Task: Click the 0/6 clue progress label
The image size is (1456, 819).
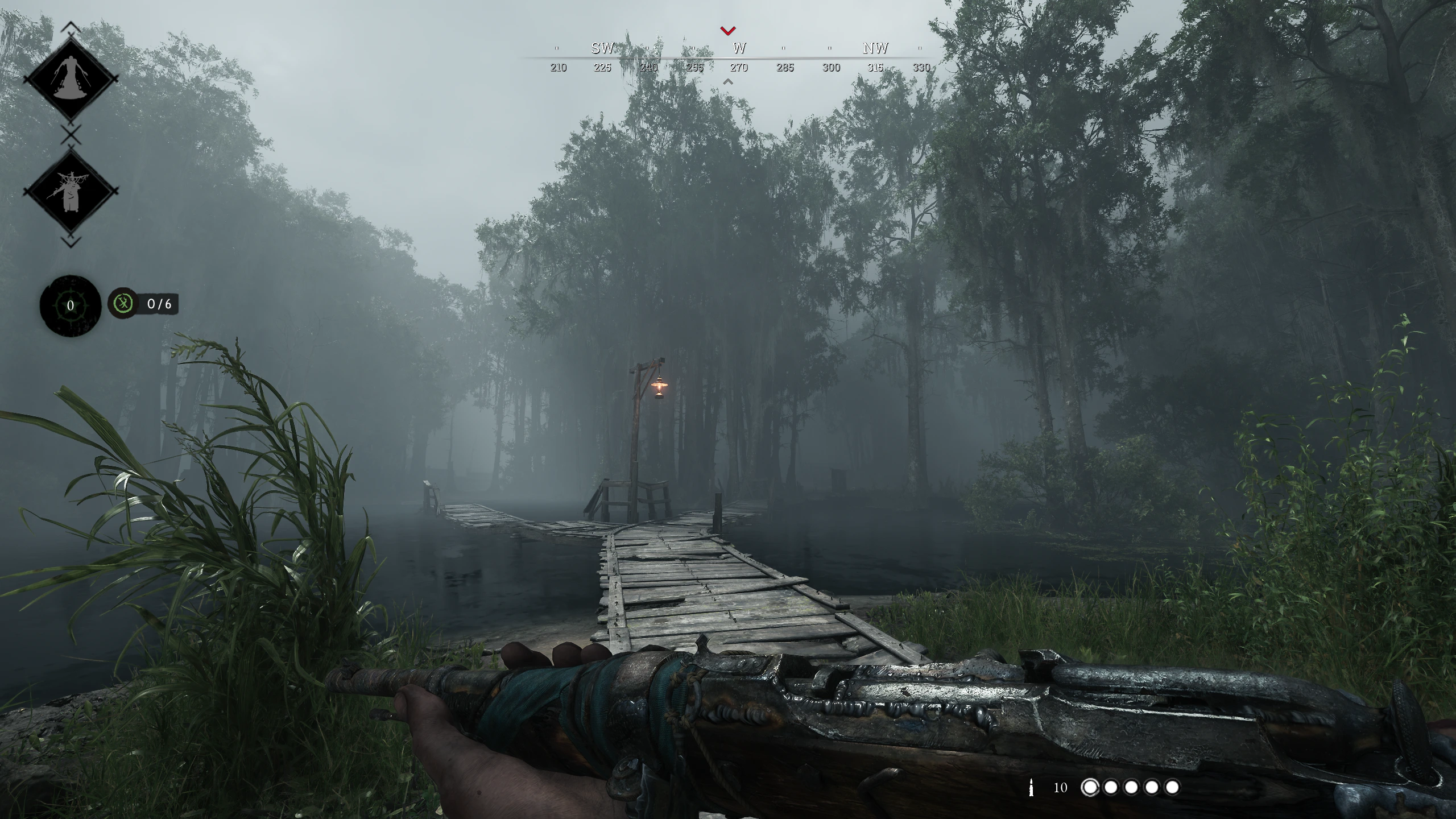Action: [x=160, y=304]
